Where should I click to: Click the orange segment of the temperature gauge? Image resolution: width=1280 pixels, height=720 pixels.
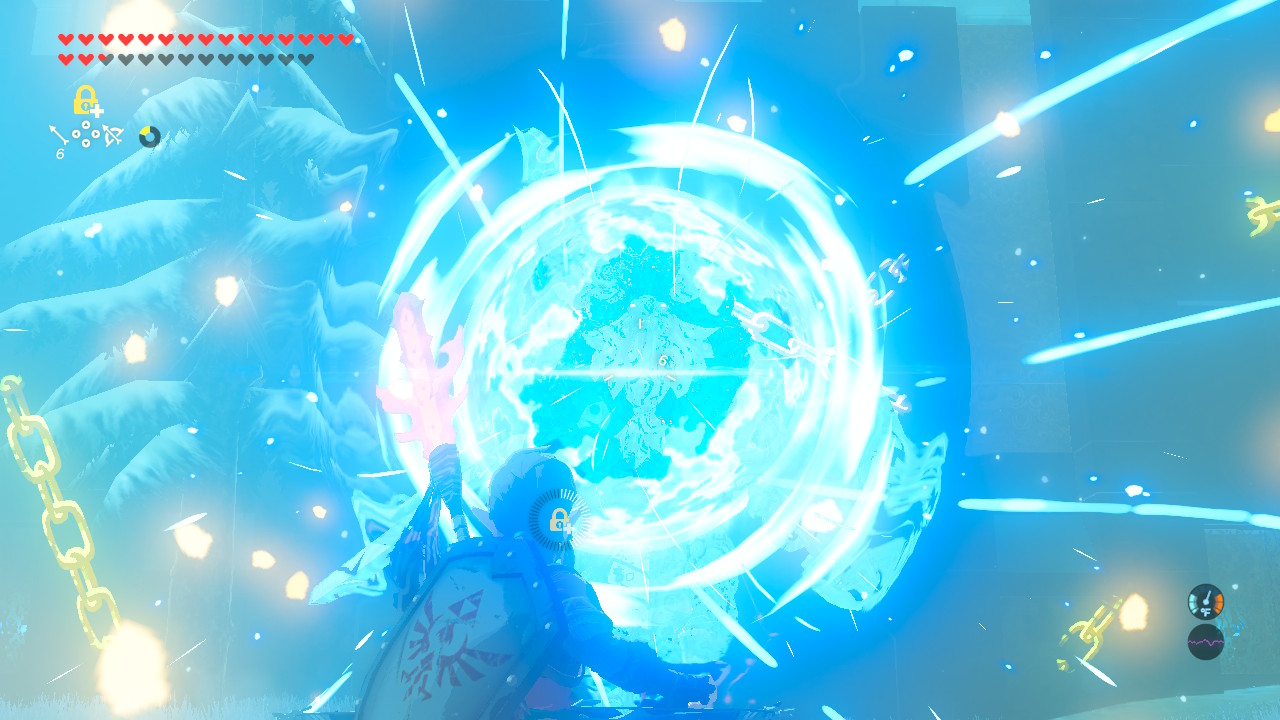1218,602
